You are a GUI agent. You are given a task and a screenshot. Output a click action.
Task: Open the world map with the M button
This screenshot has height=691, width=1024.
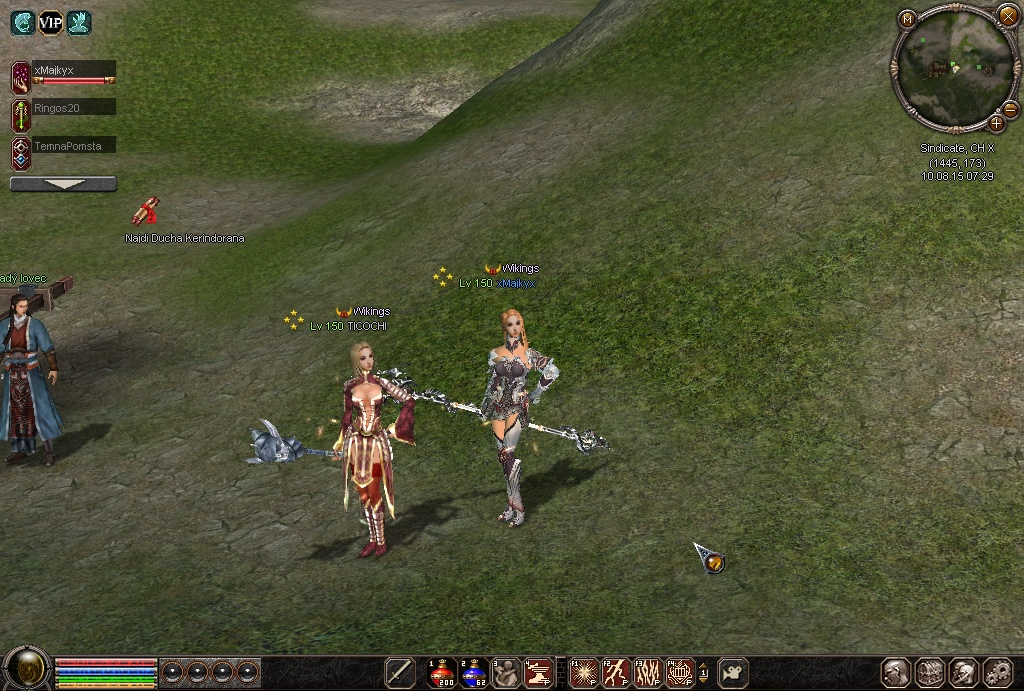click(x=907, y=19)
